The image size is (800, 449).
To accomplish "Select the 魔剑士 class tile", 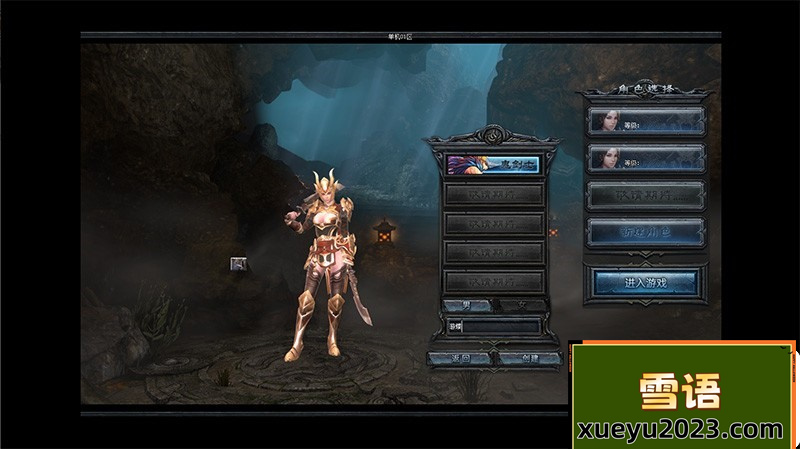I will (x=493, y=164).
